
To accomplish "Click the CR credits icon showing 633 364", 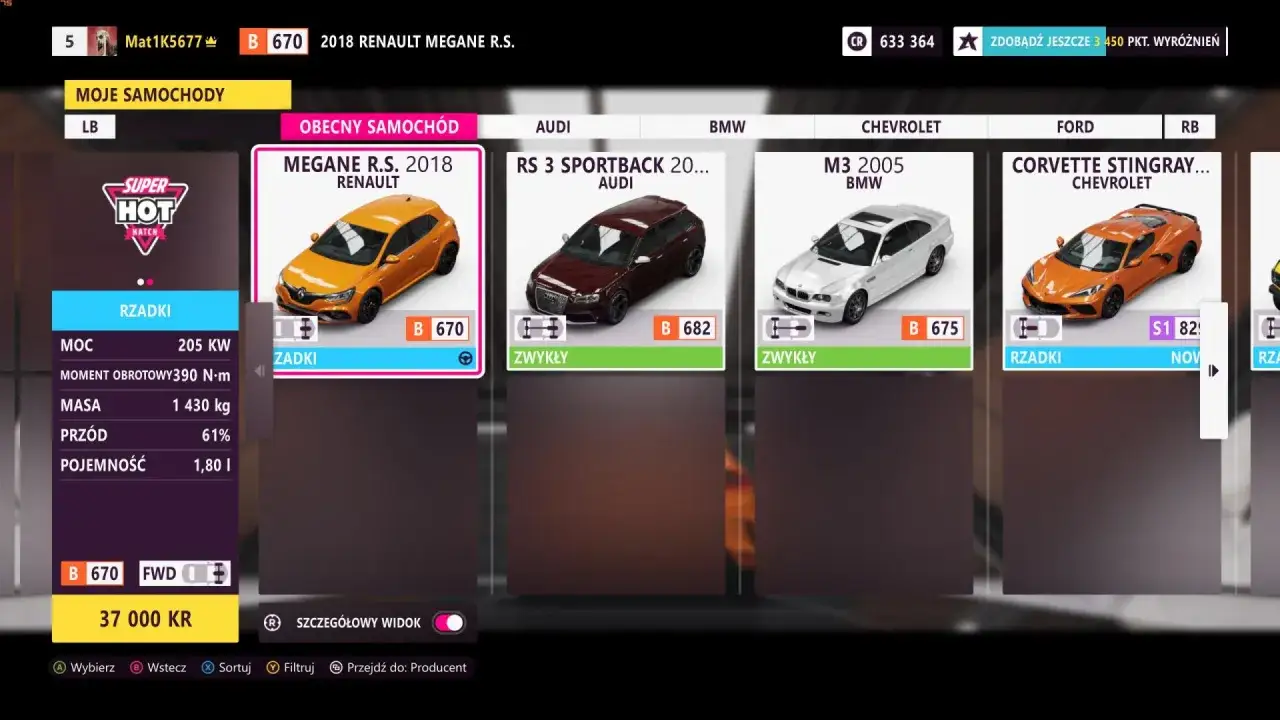I will [x=857, y=41].
